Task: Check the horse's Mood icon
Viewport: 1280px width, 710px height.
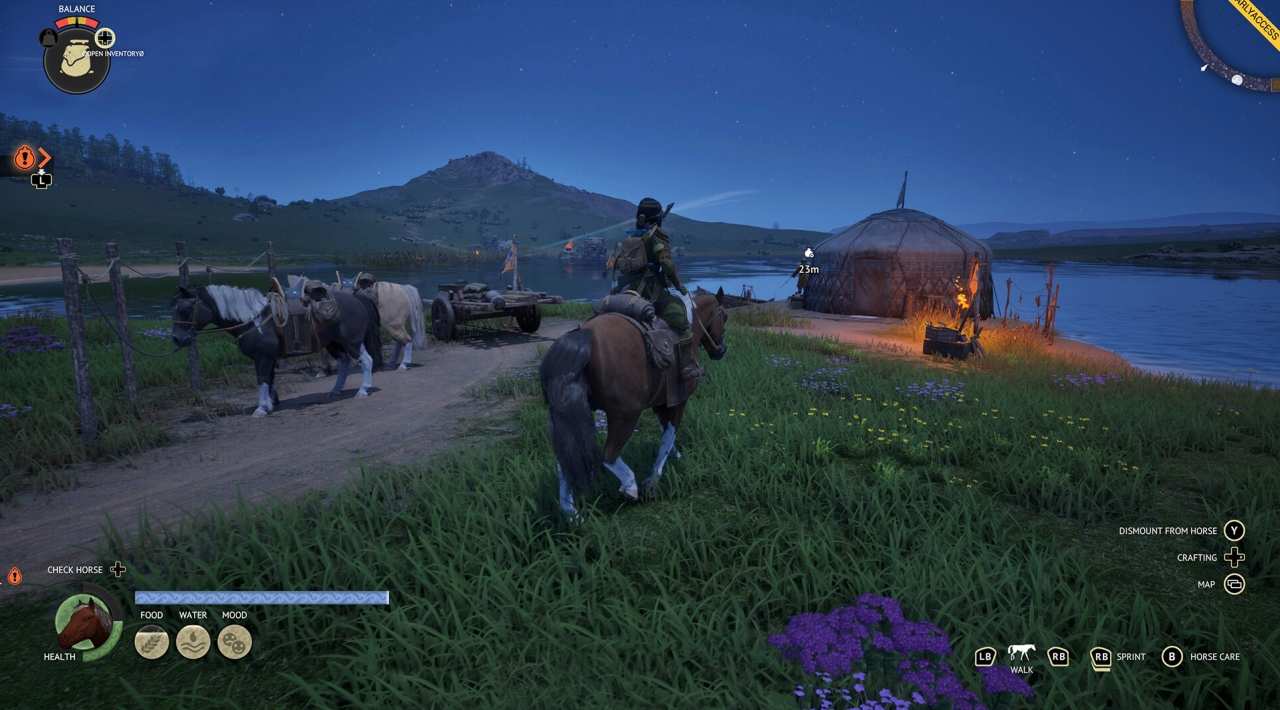Action: [x=234, y=642]
